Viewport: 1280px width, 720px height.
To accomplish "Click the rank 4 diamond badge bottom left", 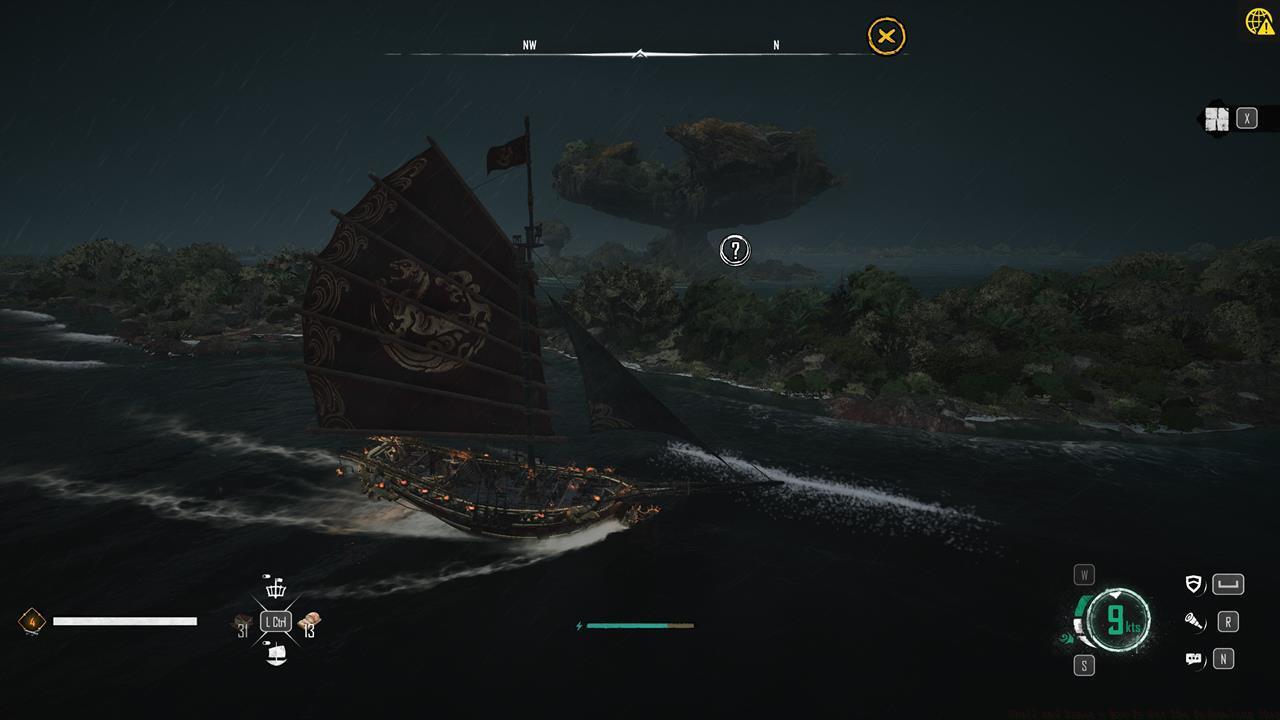I will tap(33, 623).
